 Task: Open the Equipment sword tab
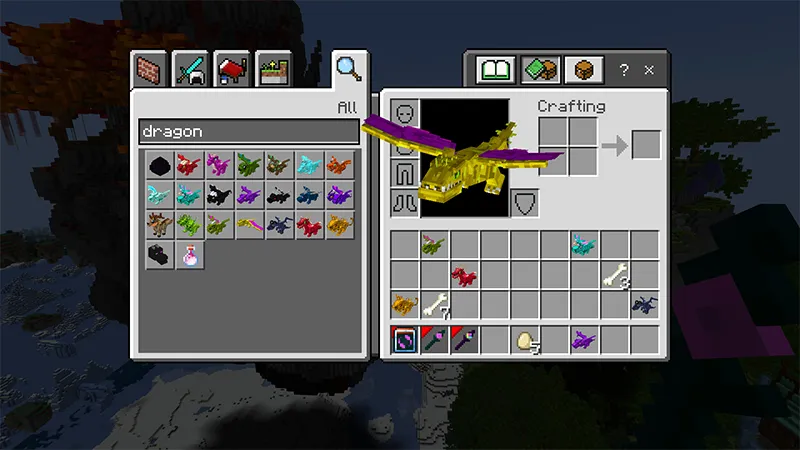coord(191,69)
